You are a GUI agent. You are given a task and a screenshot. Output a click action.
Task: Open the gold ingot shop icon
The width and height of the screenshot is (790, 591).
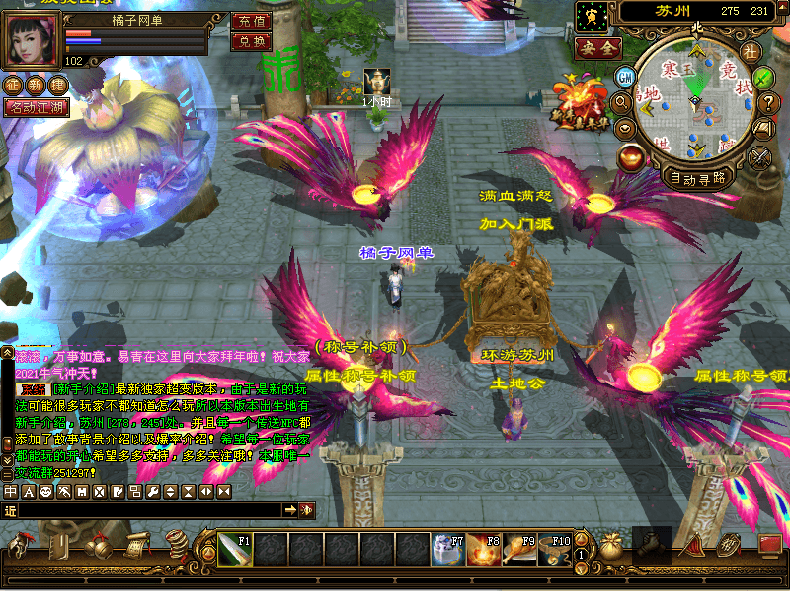click(632, 155)
